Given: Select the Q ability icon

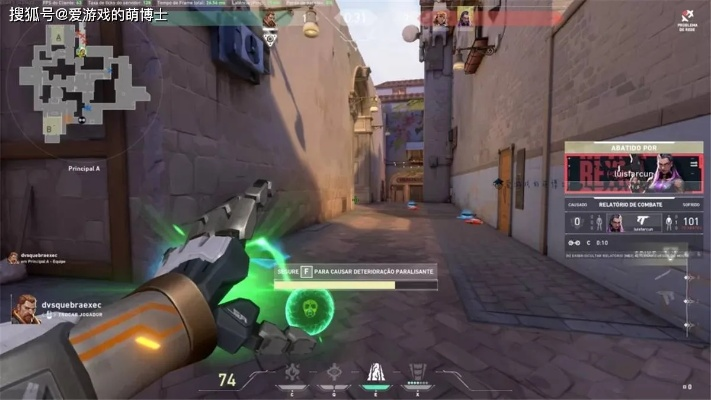Looking at the screenshot, I should [x=335, y=376].
